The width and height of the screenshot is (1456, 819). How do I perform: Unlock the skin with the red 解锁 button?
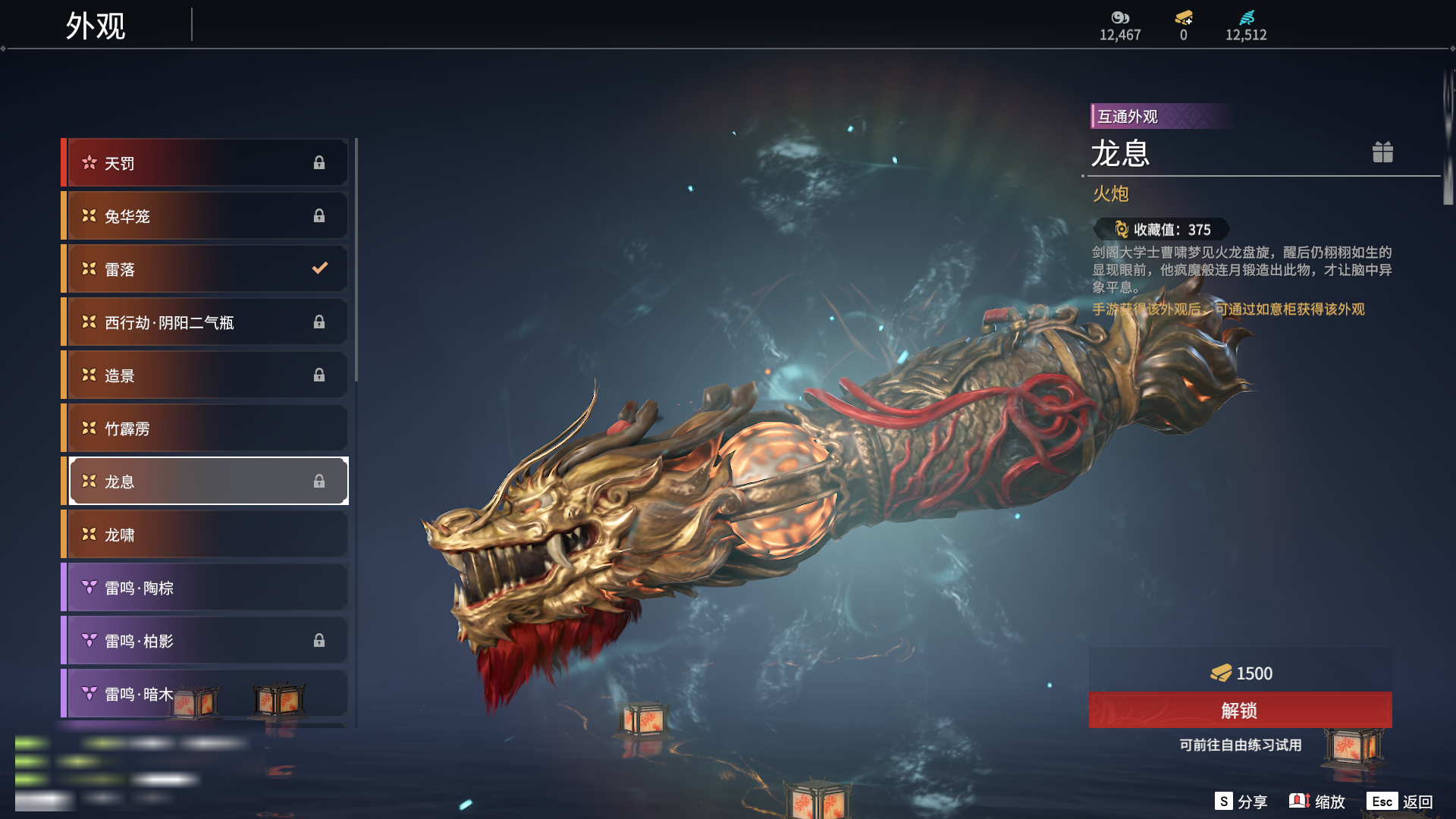point(1240,711)
